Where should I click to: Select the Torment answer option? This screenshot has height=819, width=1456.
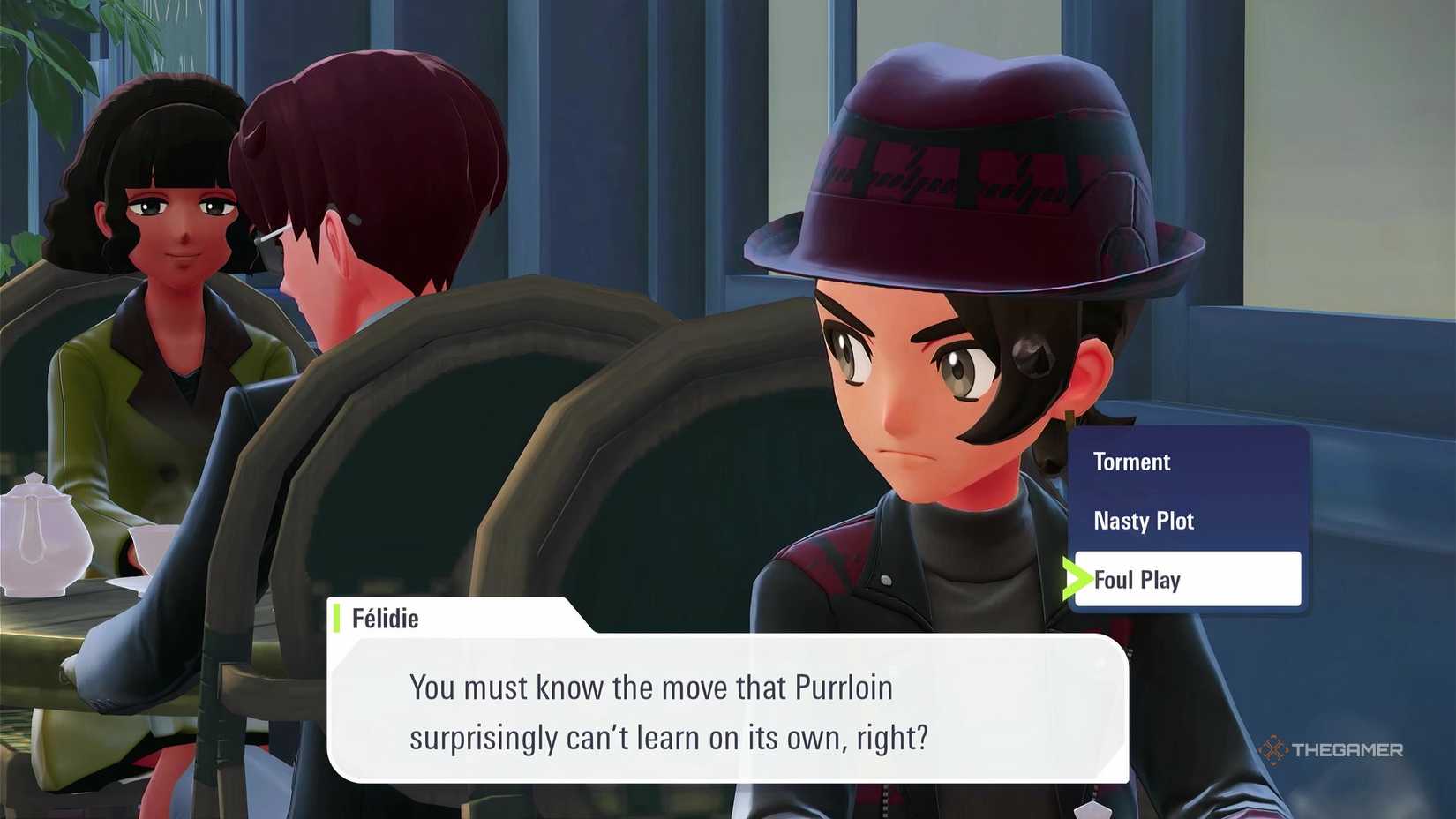(x=1132, y=462)
